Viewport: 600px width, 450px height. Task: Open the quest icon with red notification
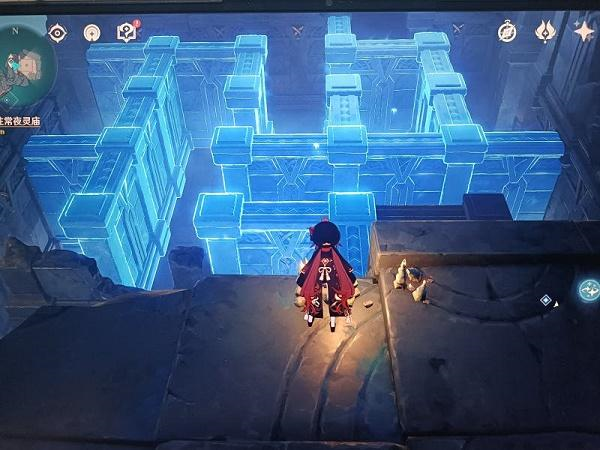pyautogui.click(x=126, y=32)
